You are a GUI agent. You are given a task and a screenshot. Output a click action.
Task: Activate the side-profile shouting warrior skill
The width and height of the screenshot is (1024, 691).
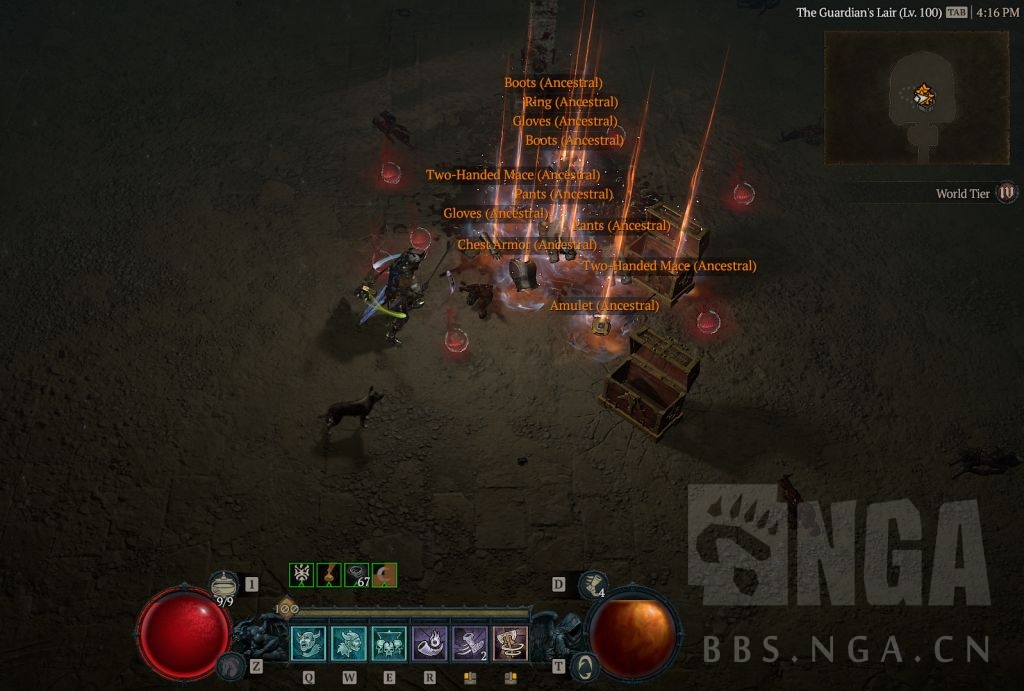tap(350, 644)
